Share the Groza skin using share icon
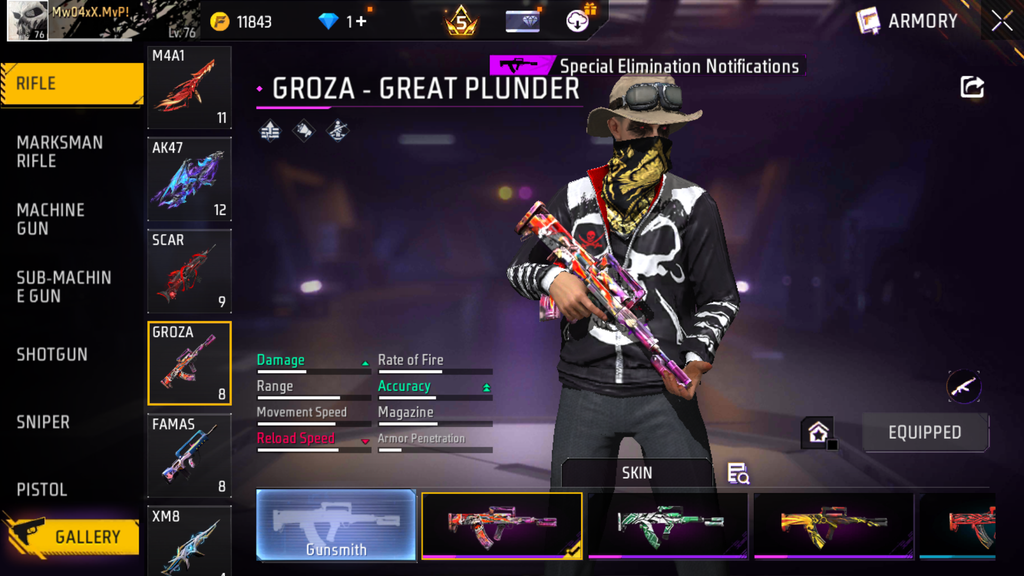1024x576 pixels. 972,87
